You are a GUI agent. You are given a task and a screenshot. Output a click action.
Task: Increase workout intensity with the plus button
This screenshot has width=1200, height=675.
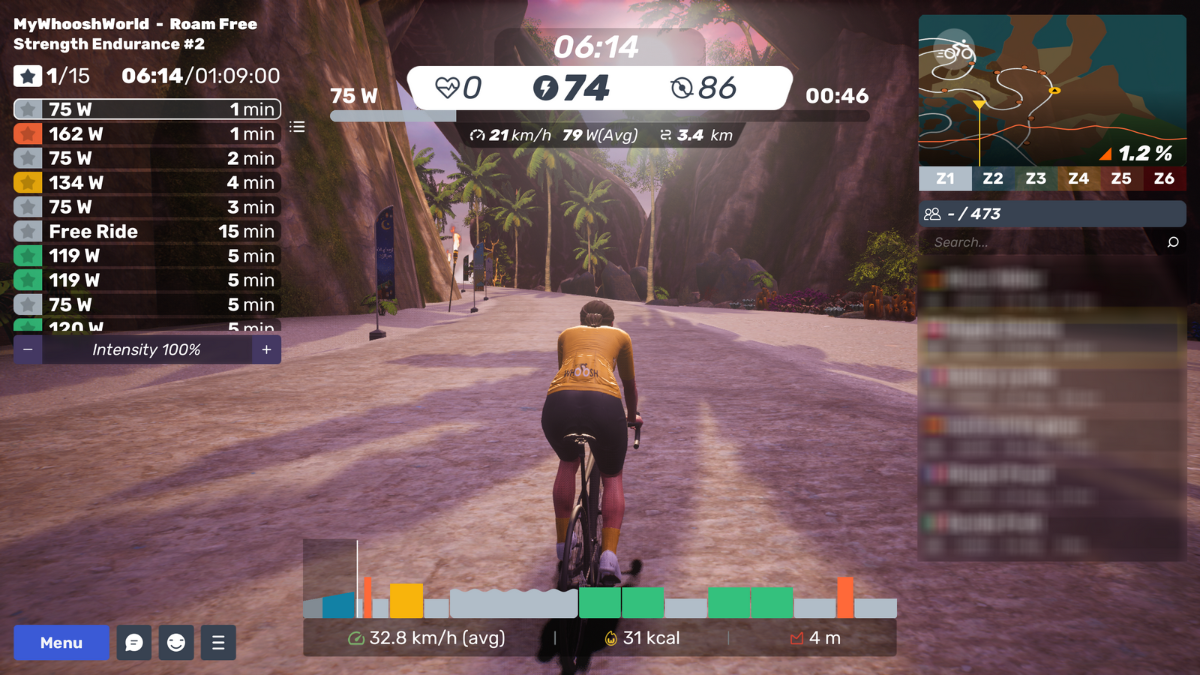(x=266, y=350)
